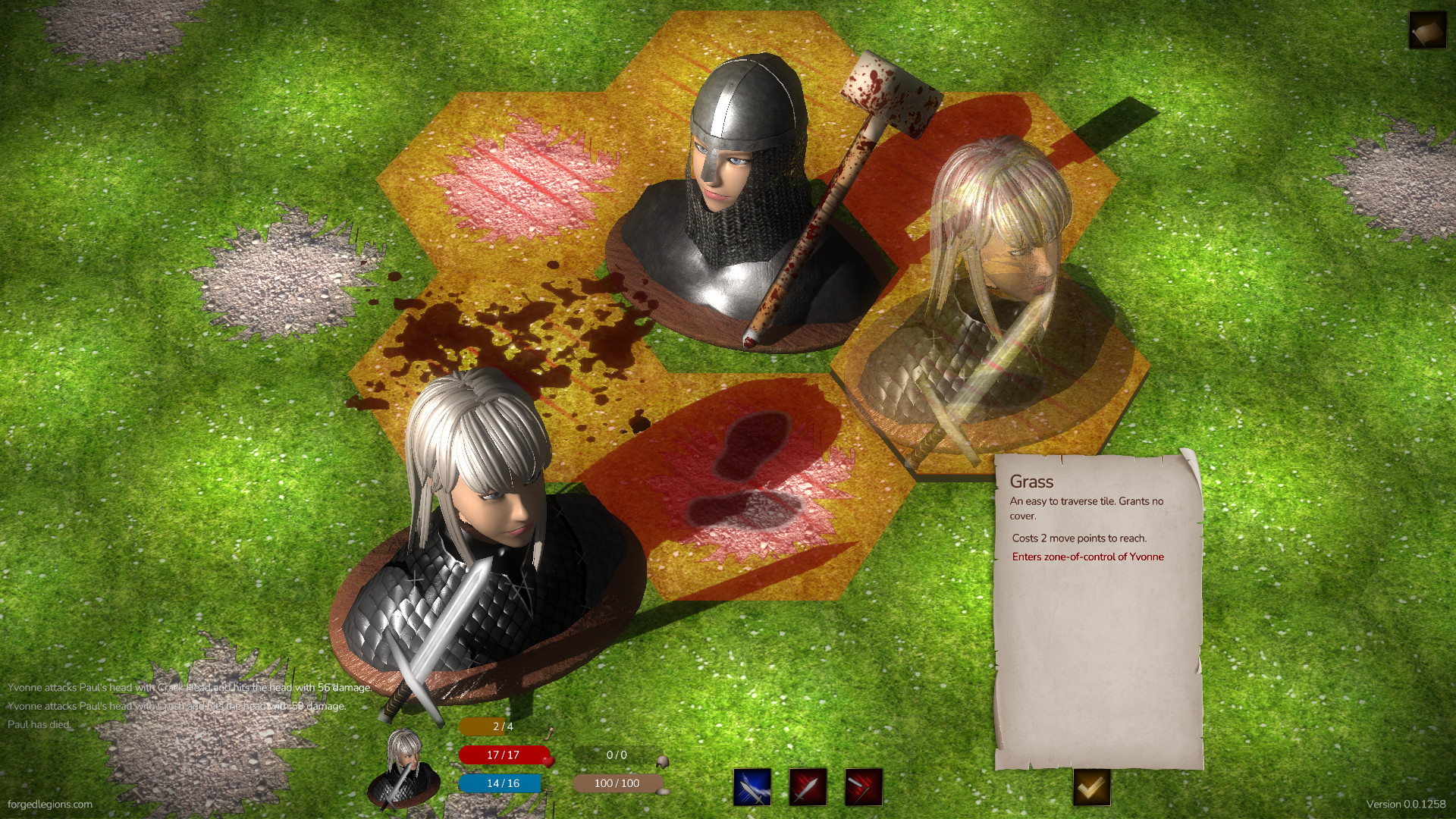Click the heart icon beside the health bar

click(x=549, y=762)
